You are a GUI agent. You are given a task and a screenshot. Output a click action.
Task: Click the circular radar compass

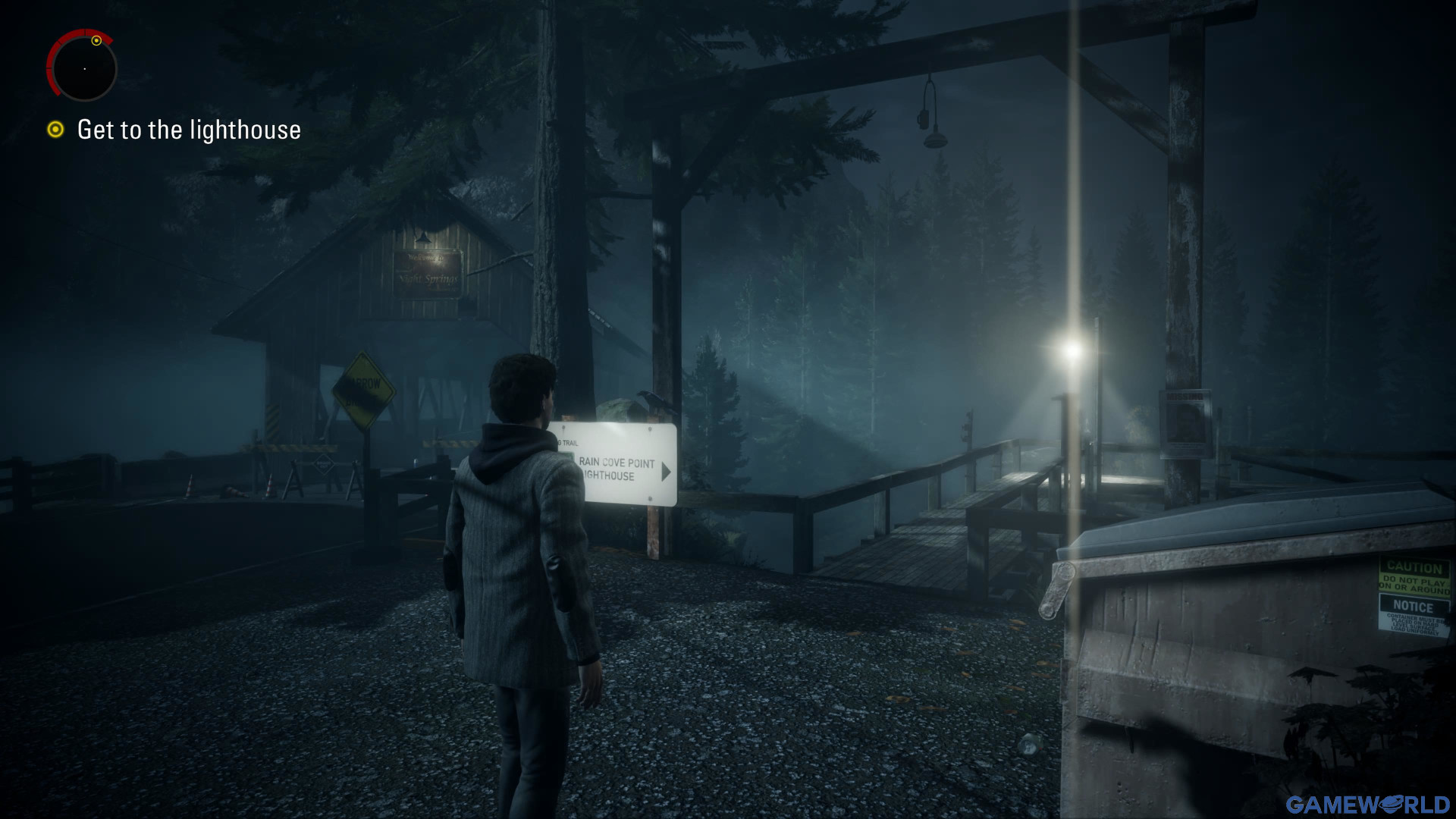[x=84, y=68]
